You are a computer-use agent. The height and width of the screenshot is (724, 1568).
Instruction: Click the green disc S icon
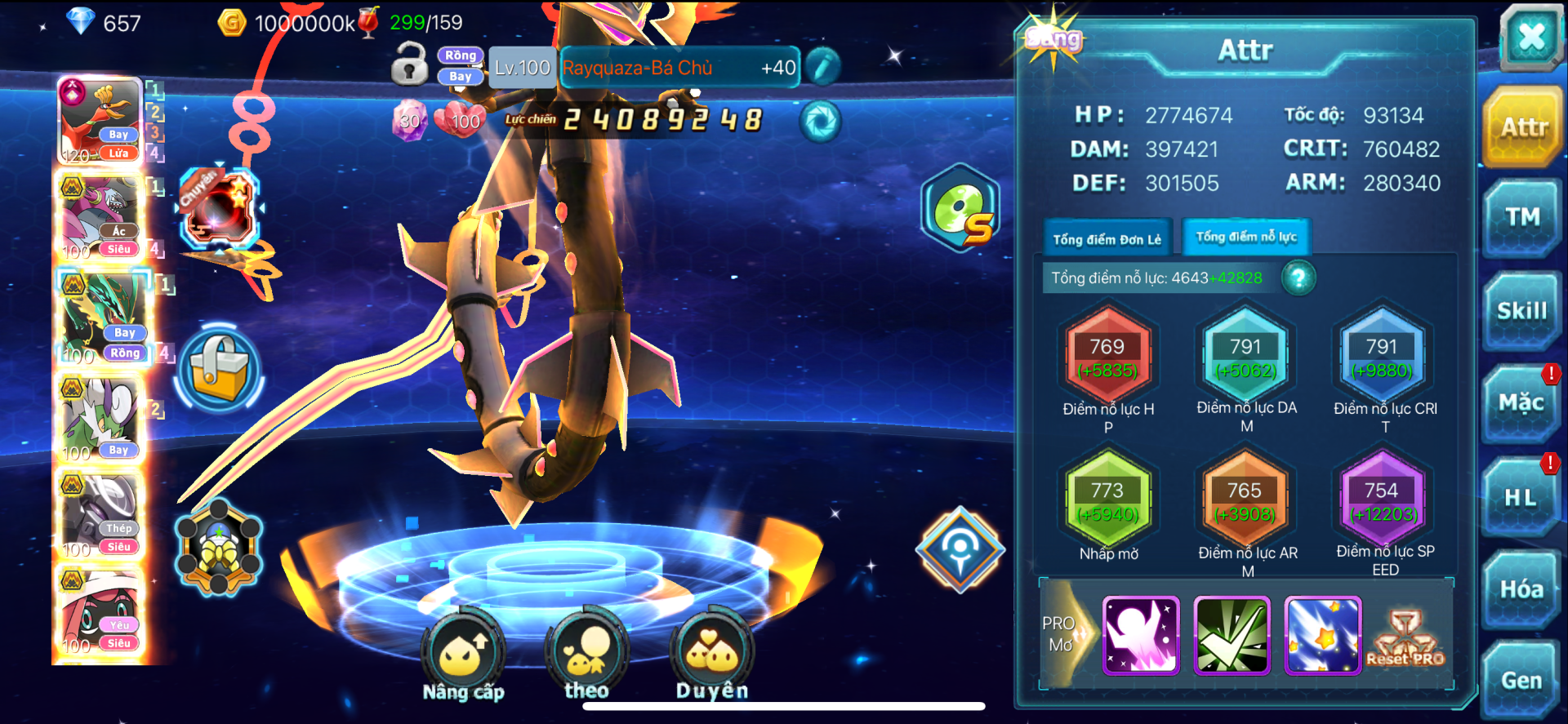pyautogui.click(x=961, y=208)
